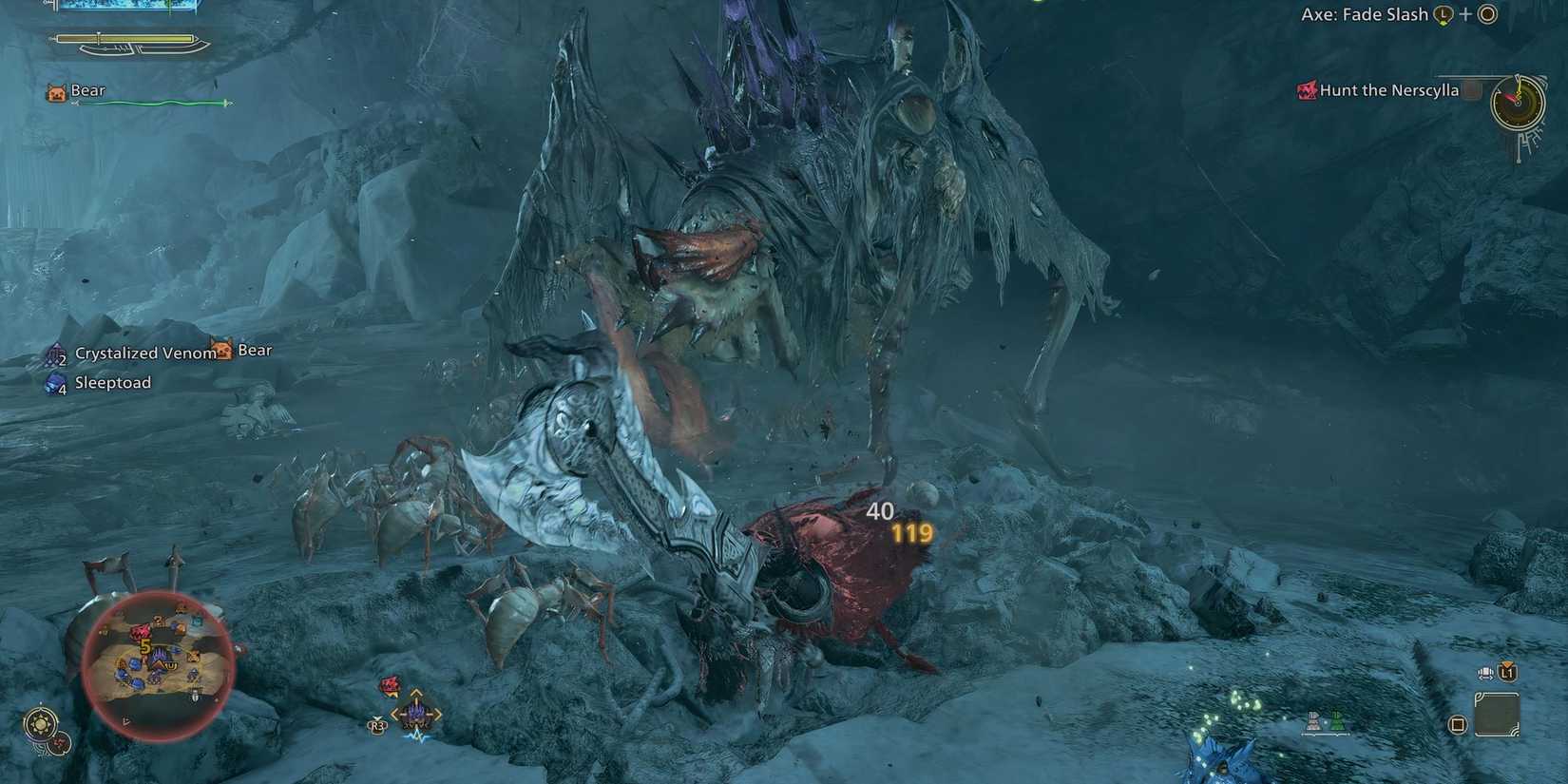
Task: Click the right arrow of the item selector
Action: click(437, 714)
